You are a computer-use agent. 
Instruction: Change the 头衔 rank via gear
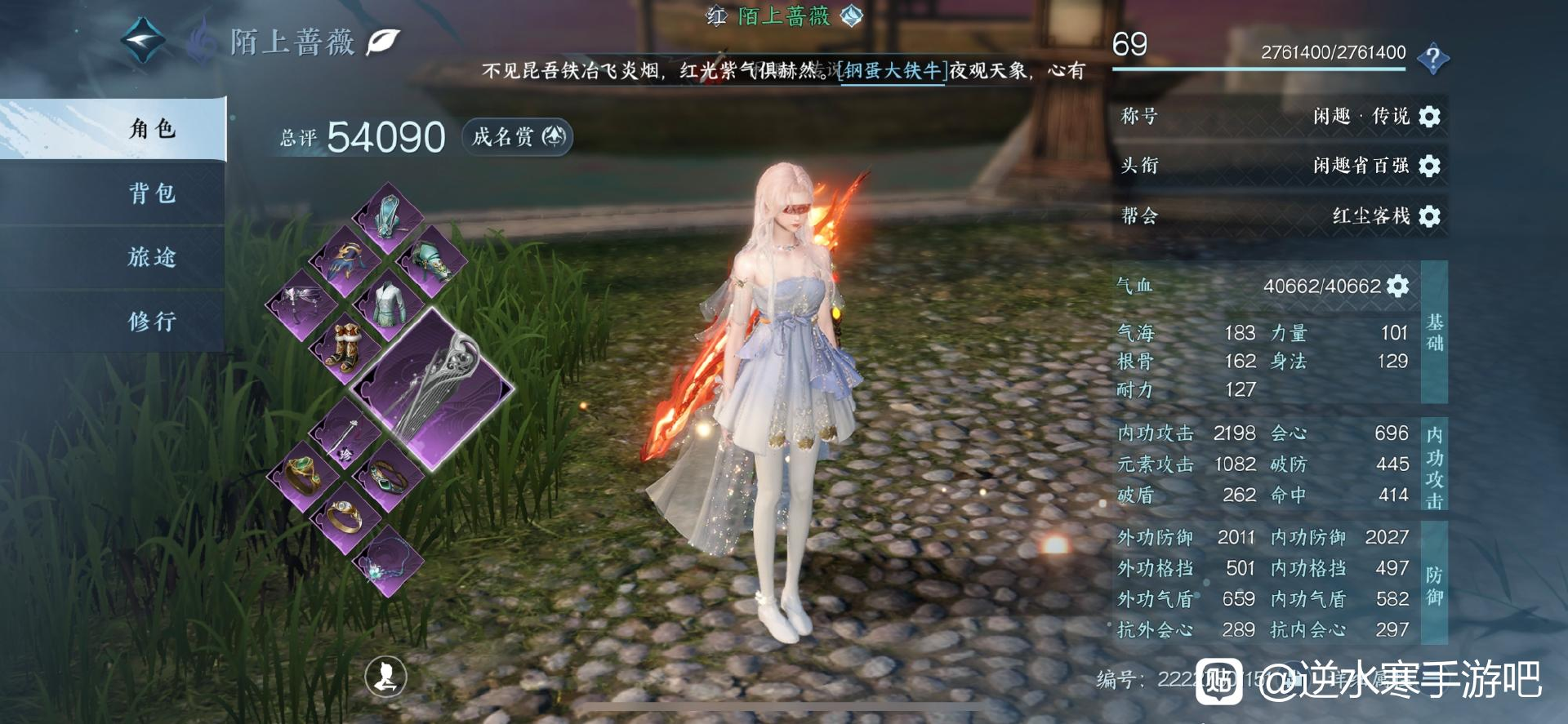click(1429, 167)
